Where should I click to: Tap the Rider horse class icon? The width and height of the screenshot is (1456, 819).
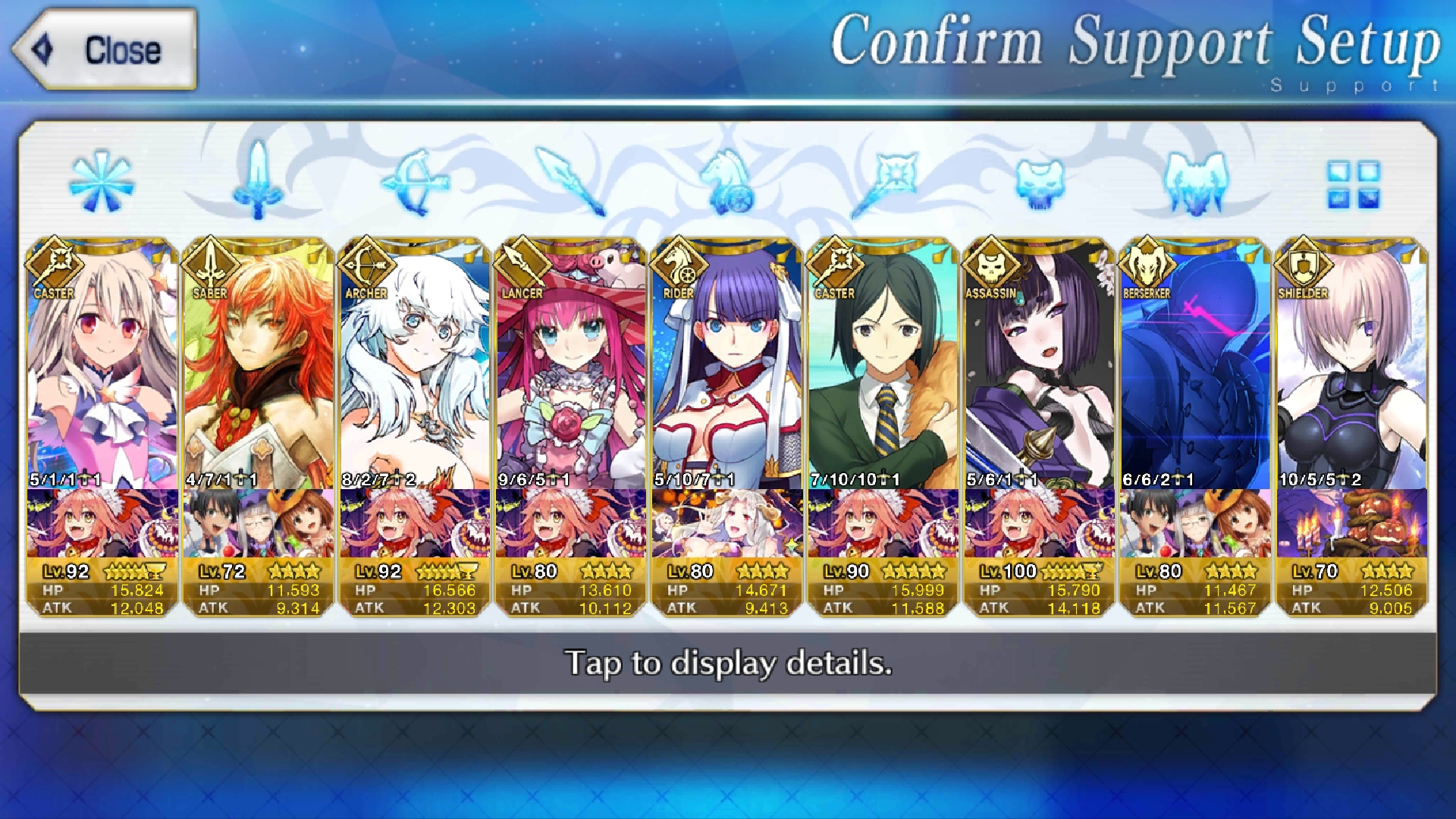point(728,182)
